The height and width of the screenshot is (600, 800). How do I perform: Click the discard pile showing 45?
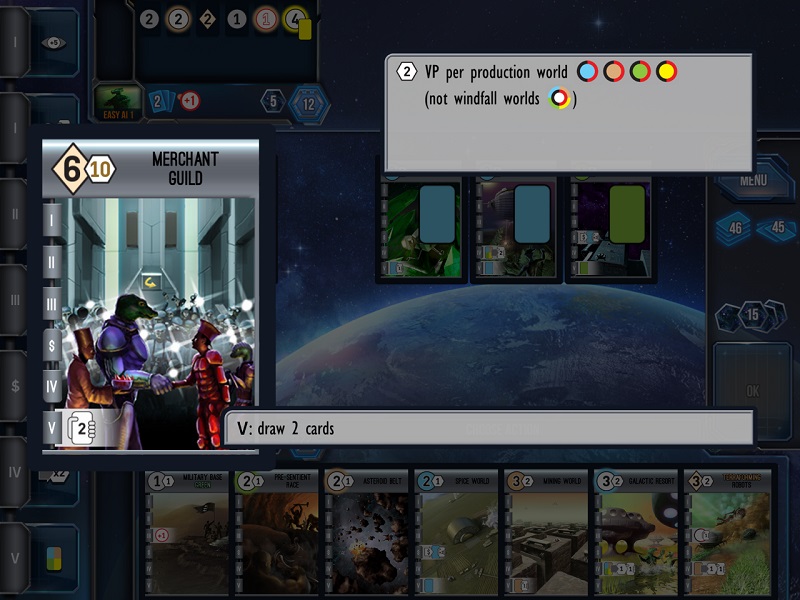[x=777, y=228]
